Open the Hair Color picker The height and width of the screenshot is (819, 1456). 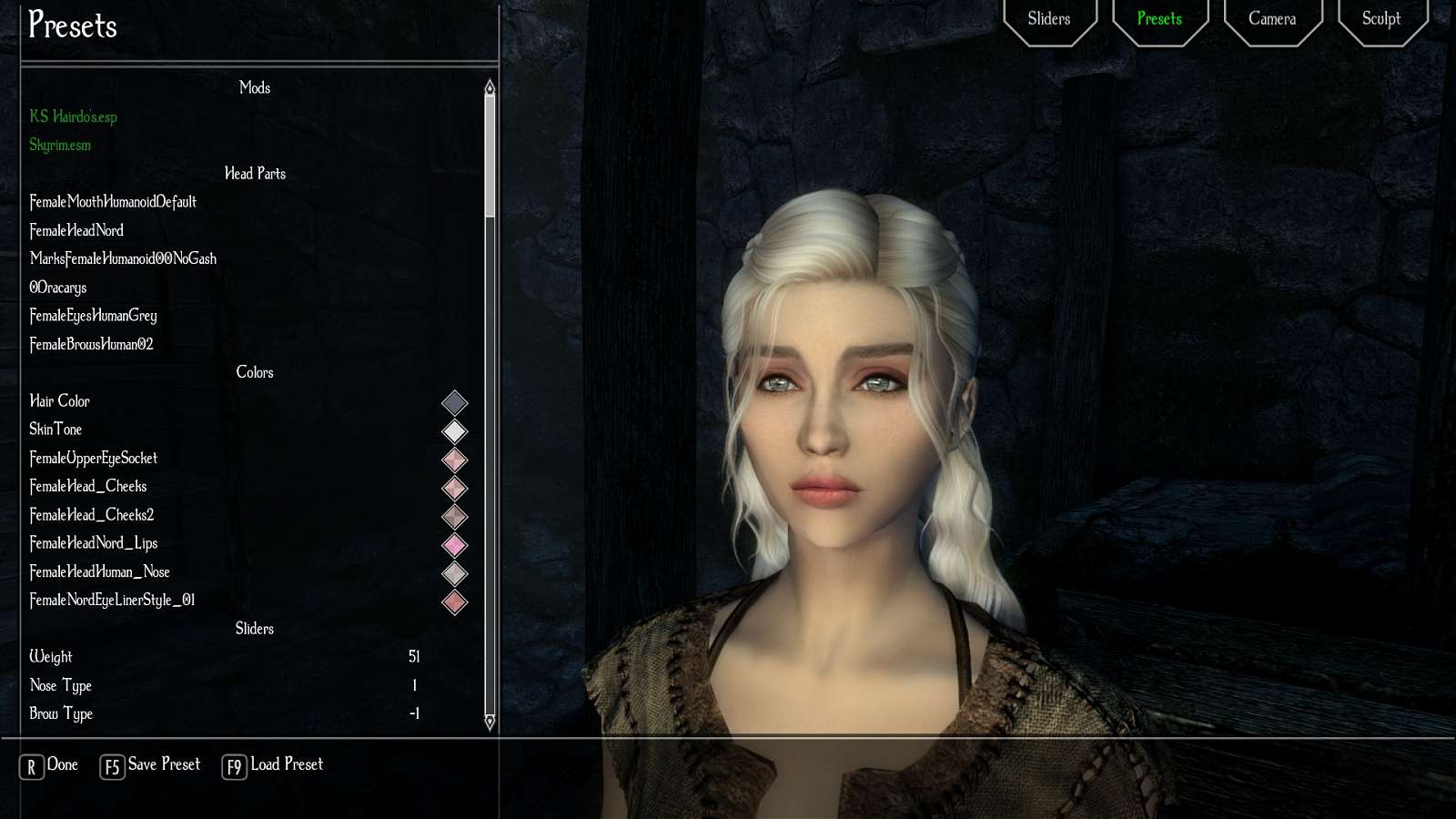coord(455,403)
